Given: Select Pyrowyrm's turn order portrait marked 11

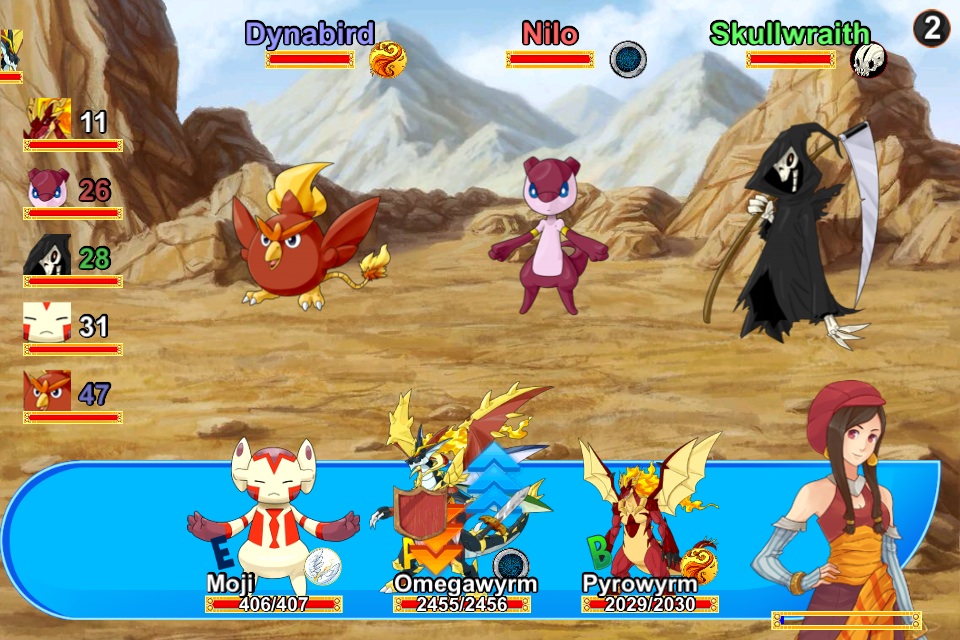Looking at the screenshot, I should point(48,119).
